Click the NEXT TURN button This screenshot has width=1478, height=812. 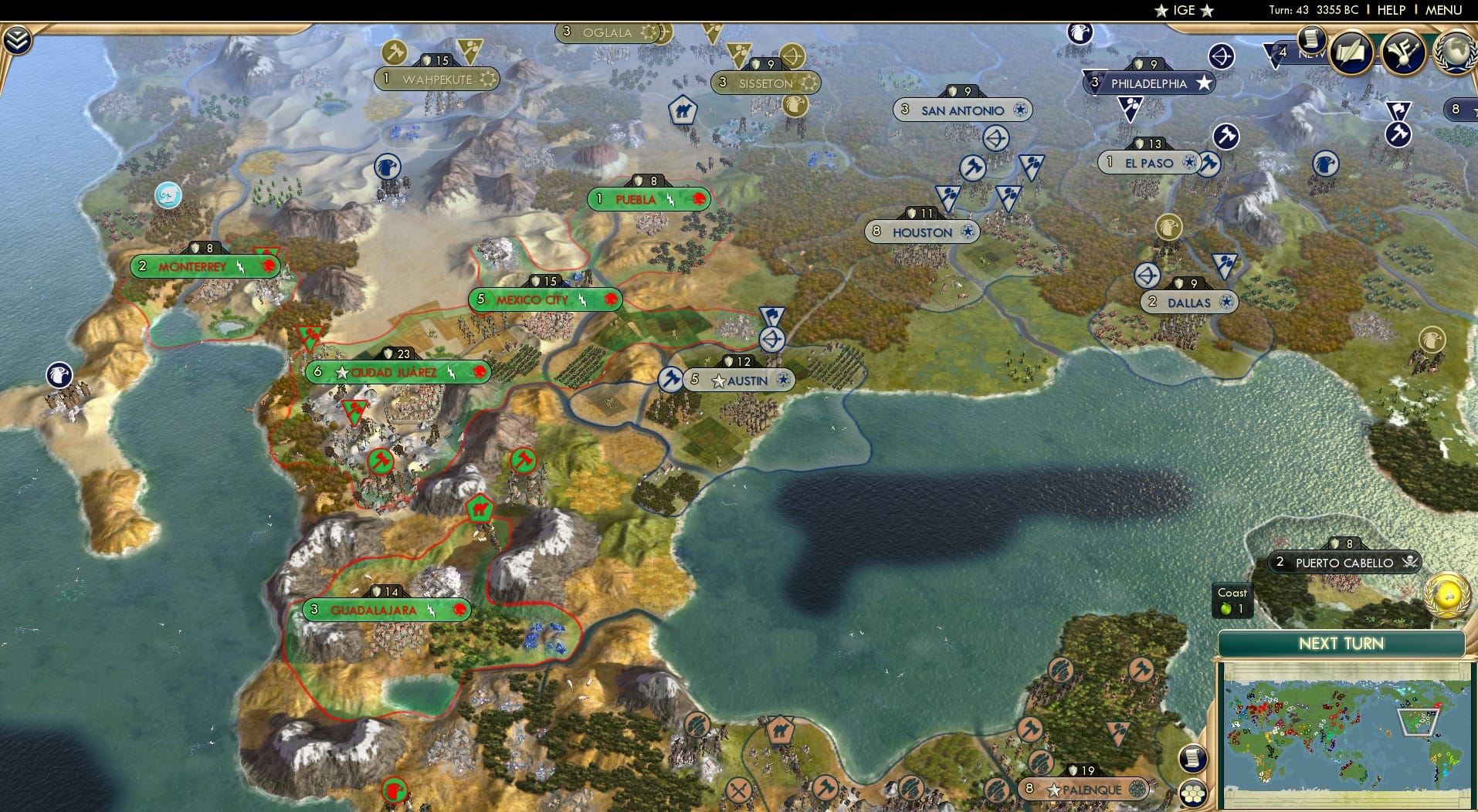(x=1344, y=643)
